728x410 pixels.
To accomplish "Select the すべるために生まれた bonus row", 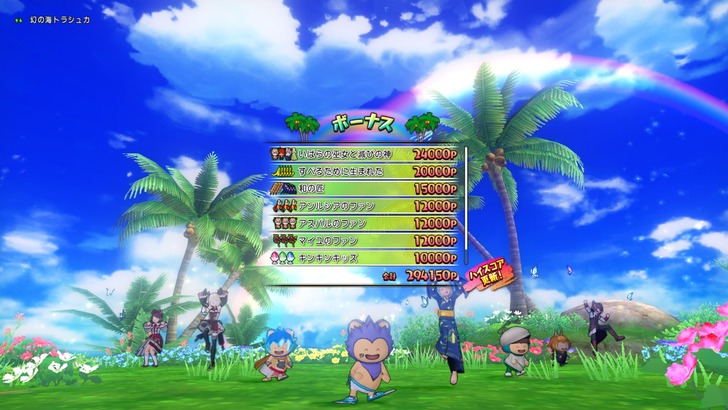I will (x=364, y=172).
